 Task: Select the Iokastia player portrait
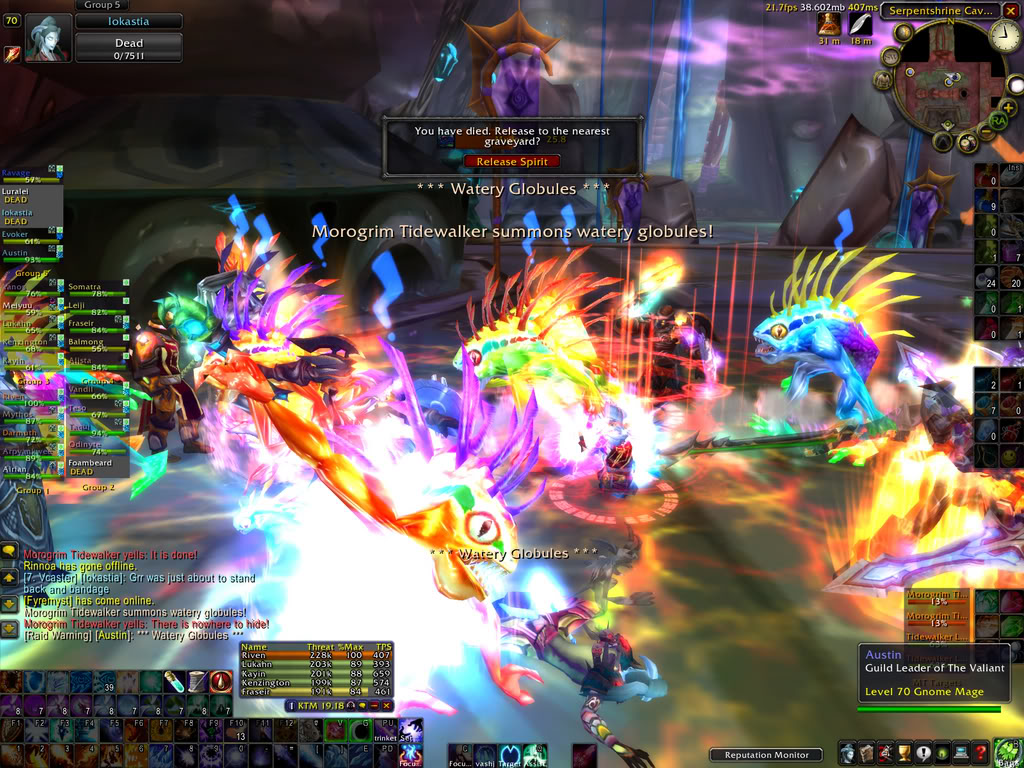48,38
